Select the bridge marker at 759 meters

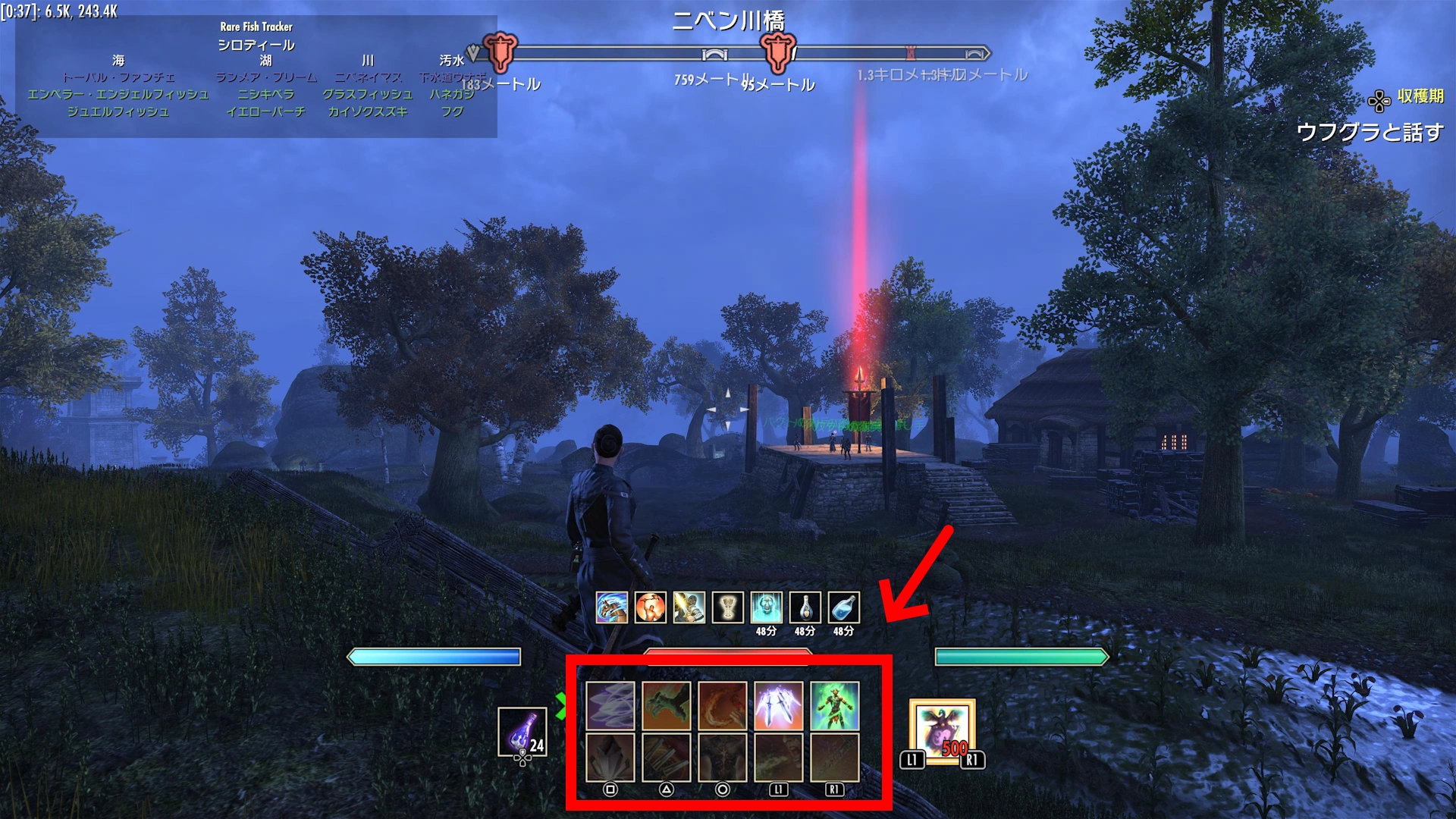pyautogui.click(x=714, y=55)
